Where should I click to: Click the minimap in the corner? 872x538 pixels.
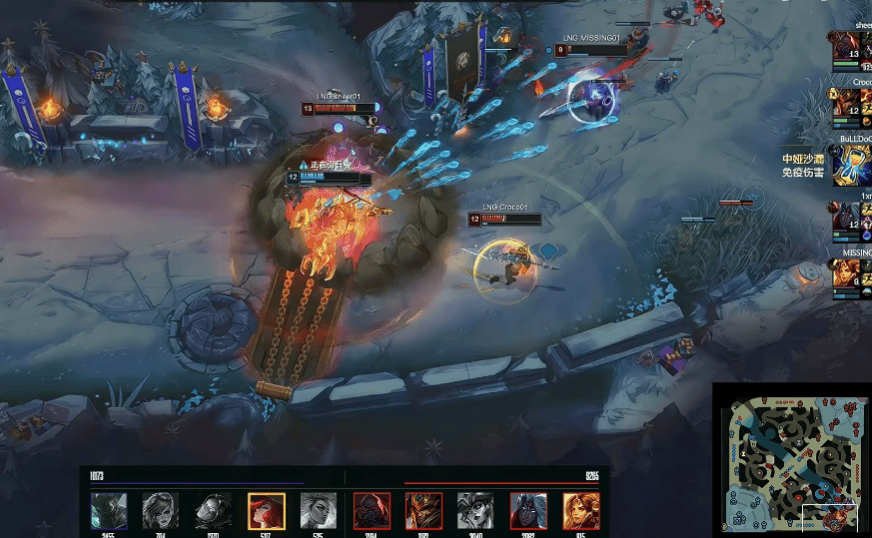click(x=790, y=457)
